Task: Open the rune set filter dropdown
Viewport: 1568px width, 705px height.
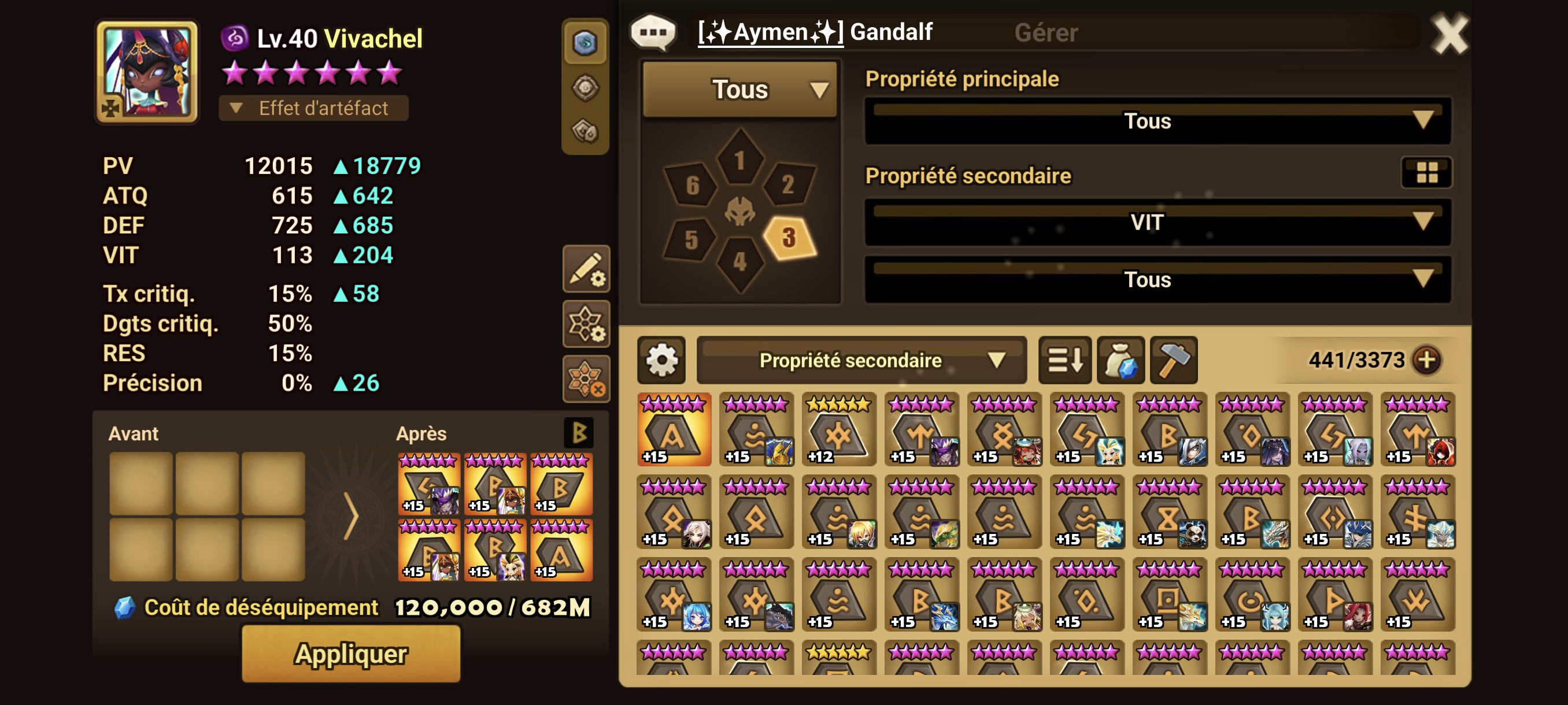Action: click(739, 90)
